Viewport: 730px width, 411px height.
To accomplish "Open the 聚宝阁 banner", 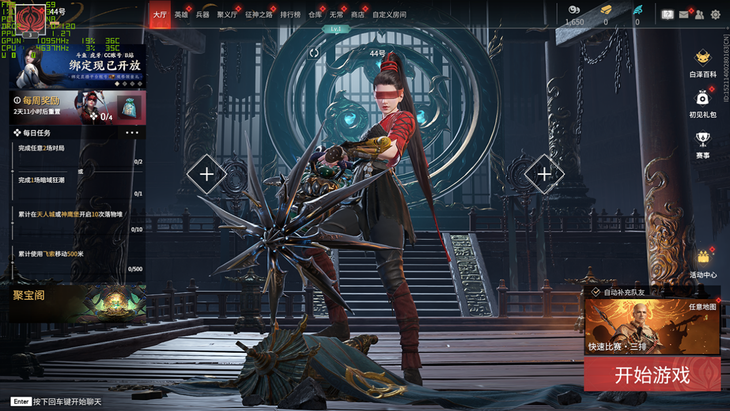I will click(x=73, y=301).
